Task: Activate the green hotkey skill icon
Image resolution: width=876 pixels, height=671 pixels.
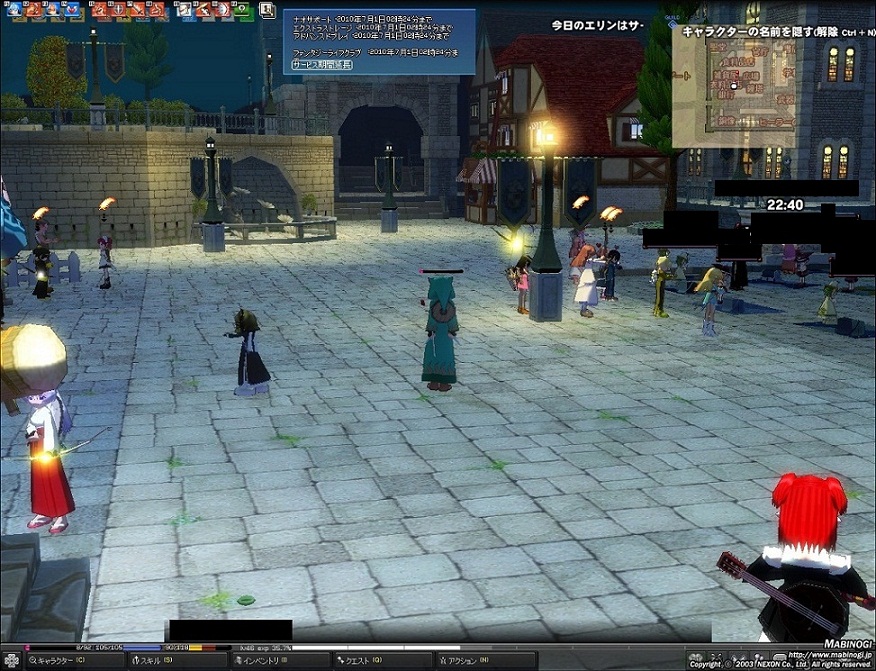Action: click(x=243, y=11)
